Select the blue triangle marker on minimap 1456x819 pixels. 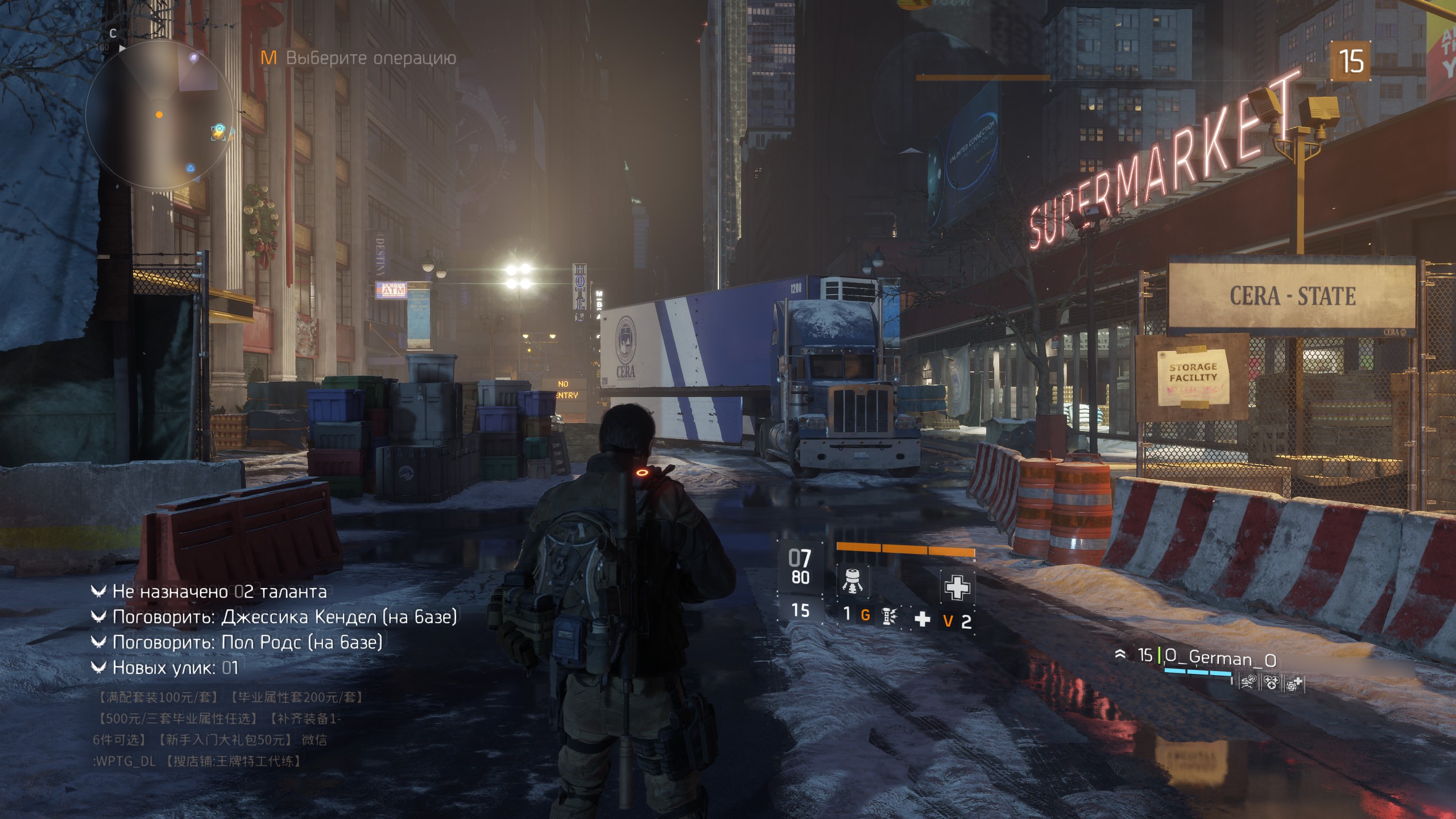pos(191,168)
